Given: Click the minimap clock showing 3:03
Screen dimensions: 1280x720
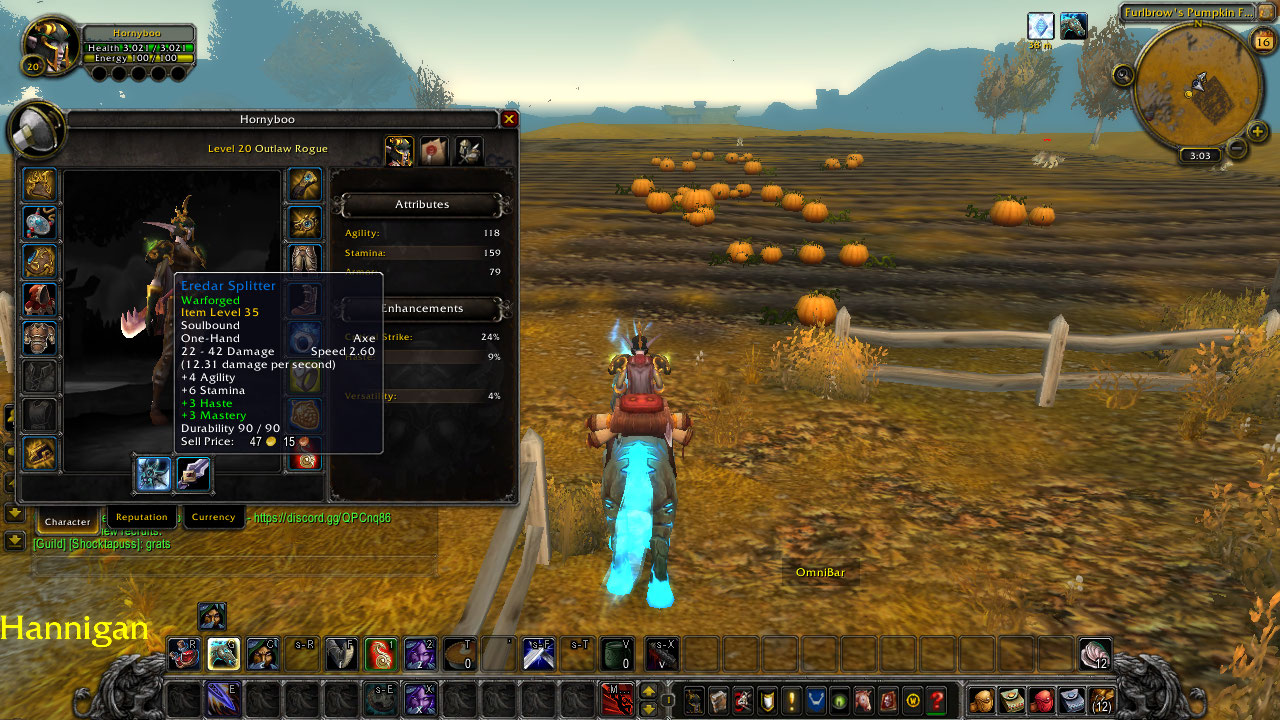Looking at the screenshot, I should 1200,156.
